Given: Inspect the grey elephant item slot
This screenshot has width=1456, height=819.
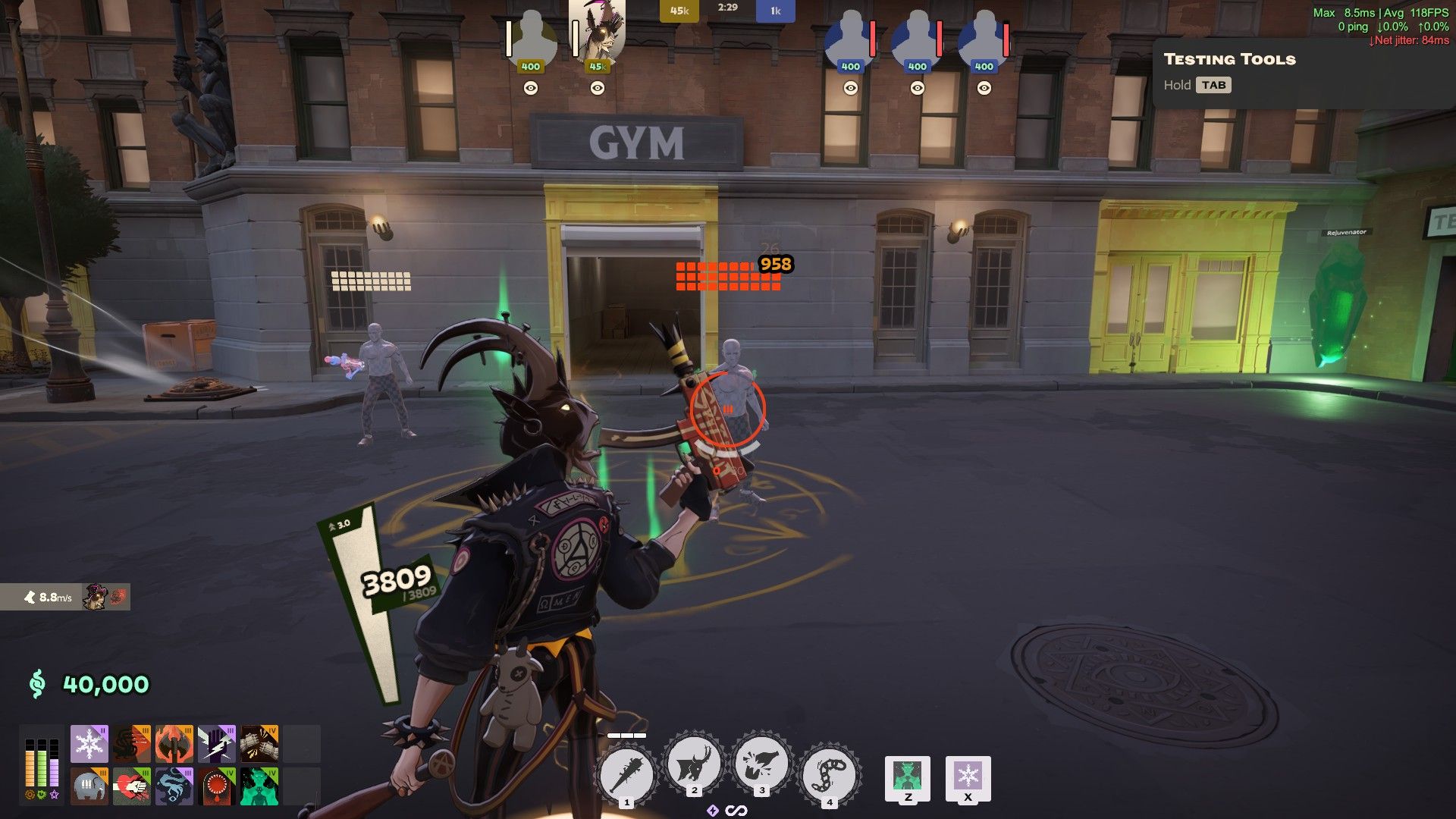Looking at the screenshot, I should (89, 786).
